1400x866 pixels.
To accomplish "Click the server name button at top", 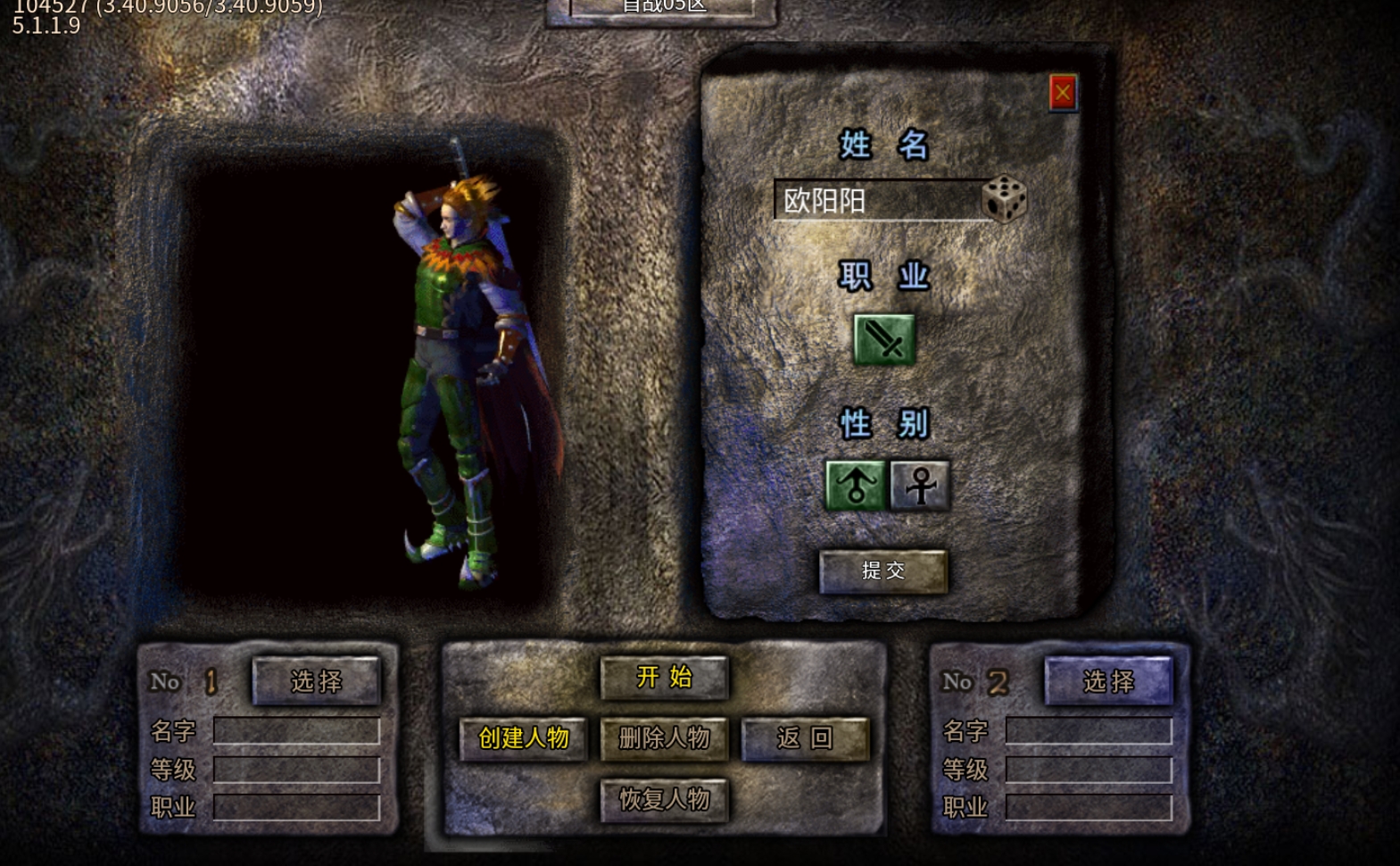I will point(662,9).
